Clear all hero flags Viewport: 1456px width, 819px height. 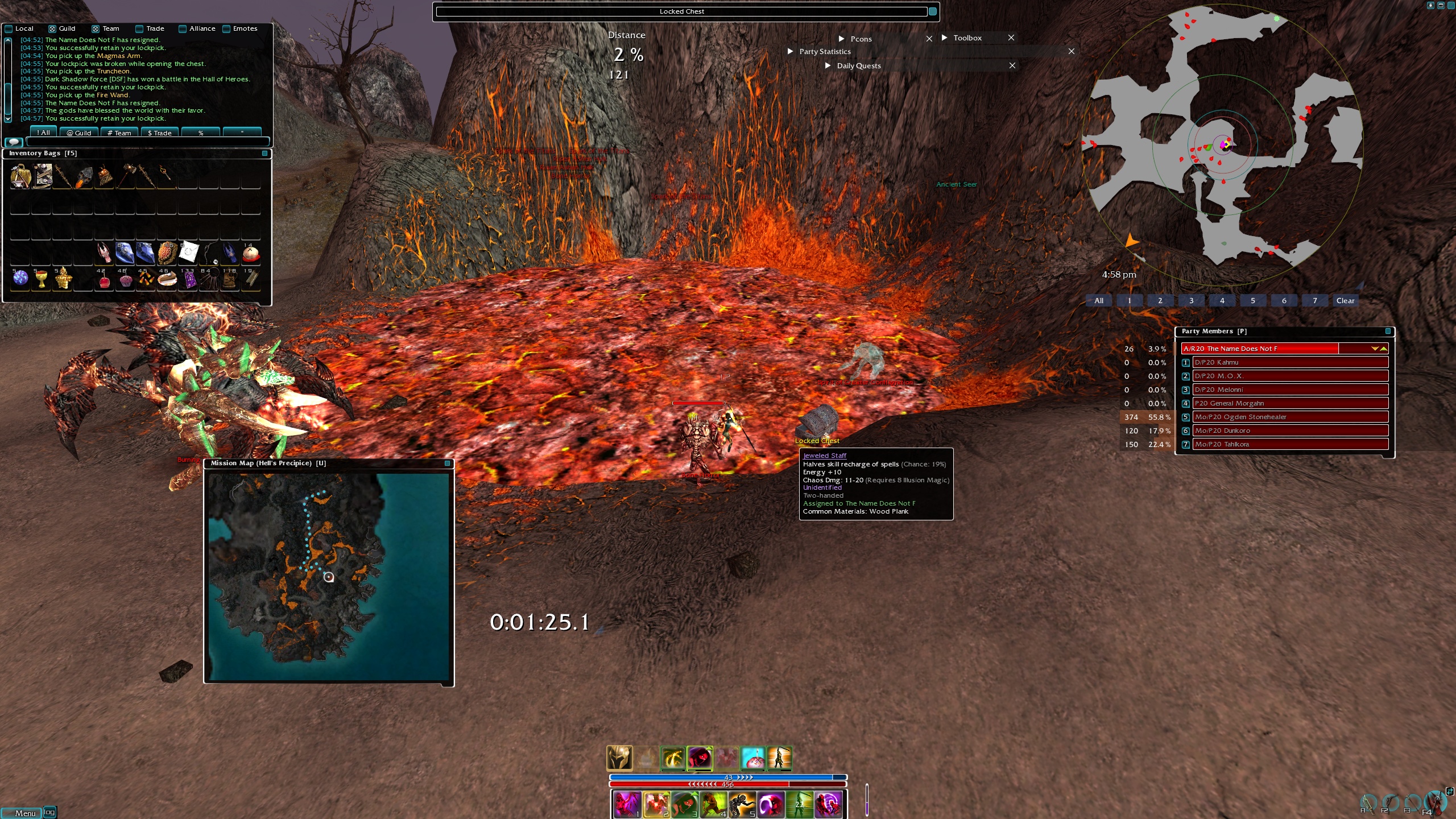pos(1345,301)
